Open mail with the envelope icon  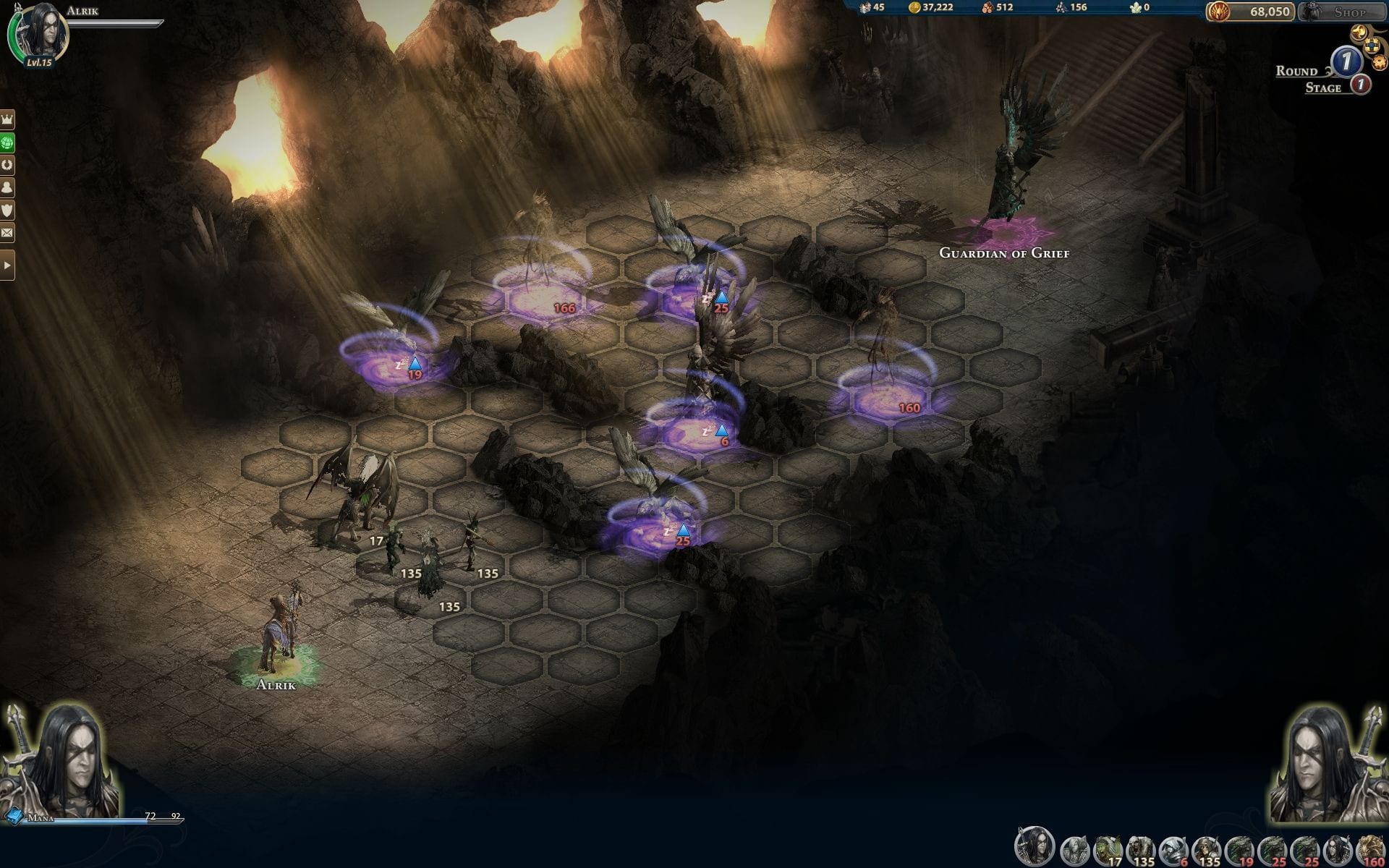[x=7, y=233]
